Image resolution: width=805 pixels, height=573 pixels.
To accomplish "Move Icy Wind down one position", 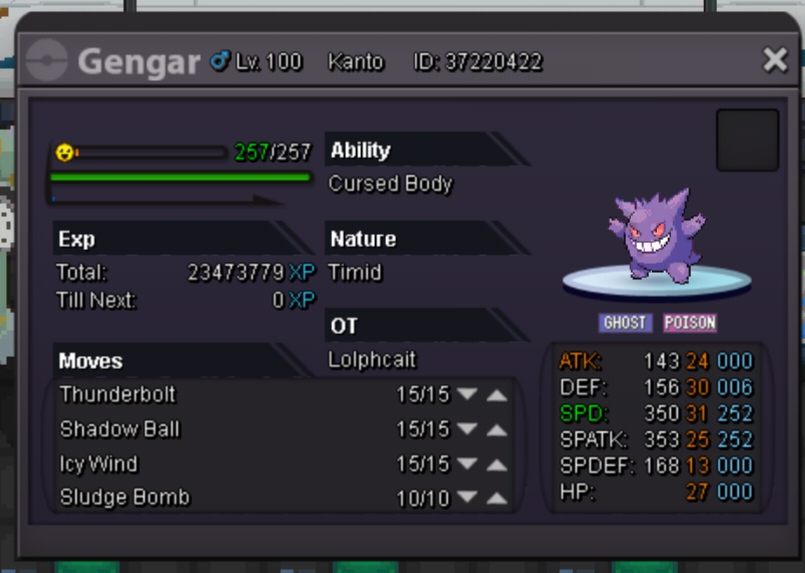I will point(466,465).
